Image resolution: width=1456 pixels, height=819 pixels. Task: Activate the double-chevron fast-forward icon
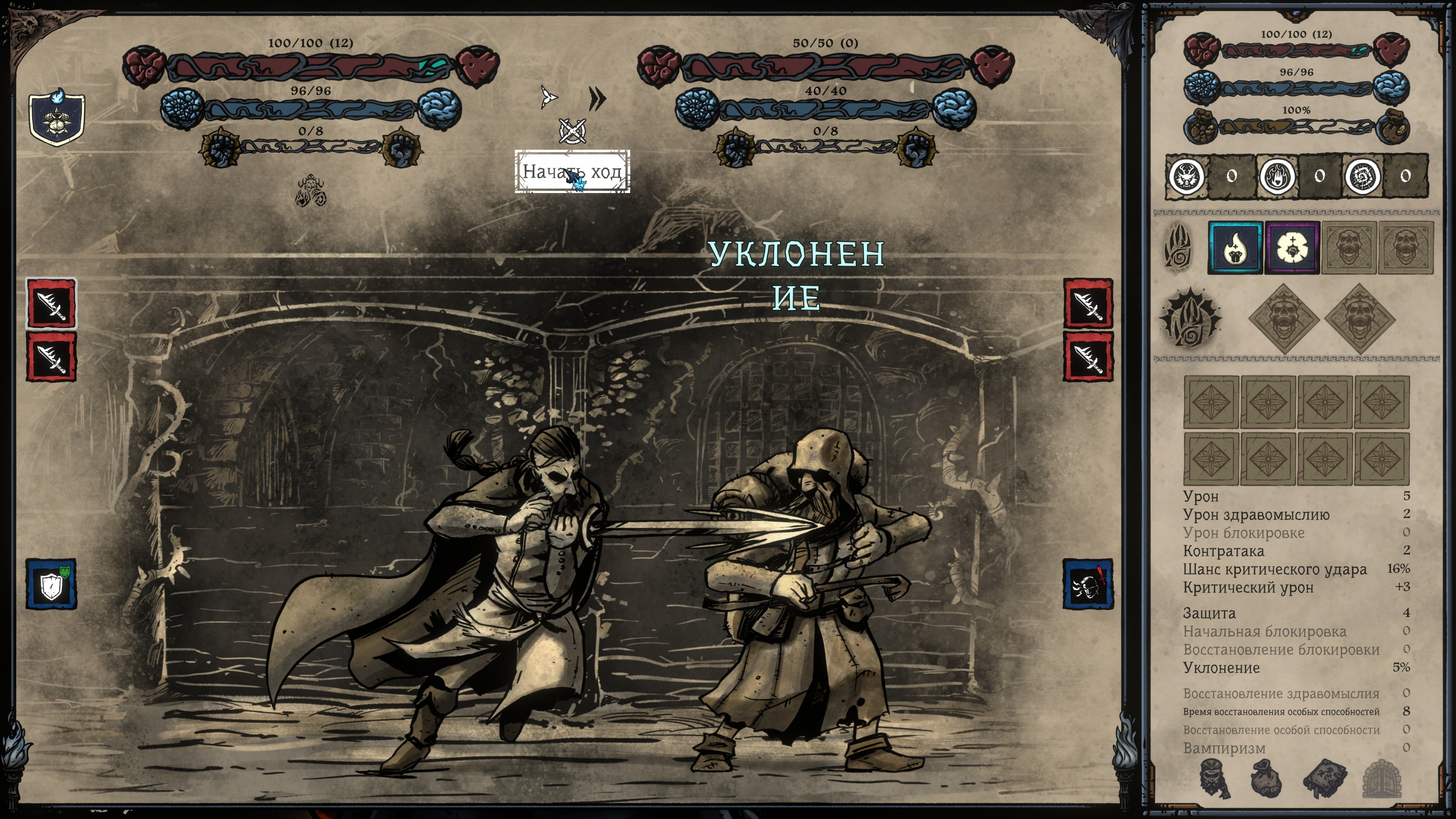point(596,98)
